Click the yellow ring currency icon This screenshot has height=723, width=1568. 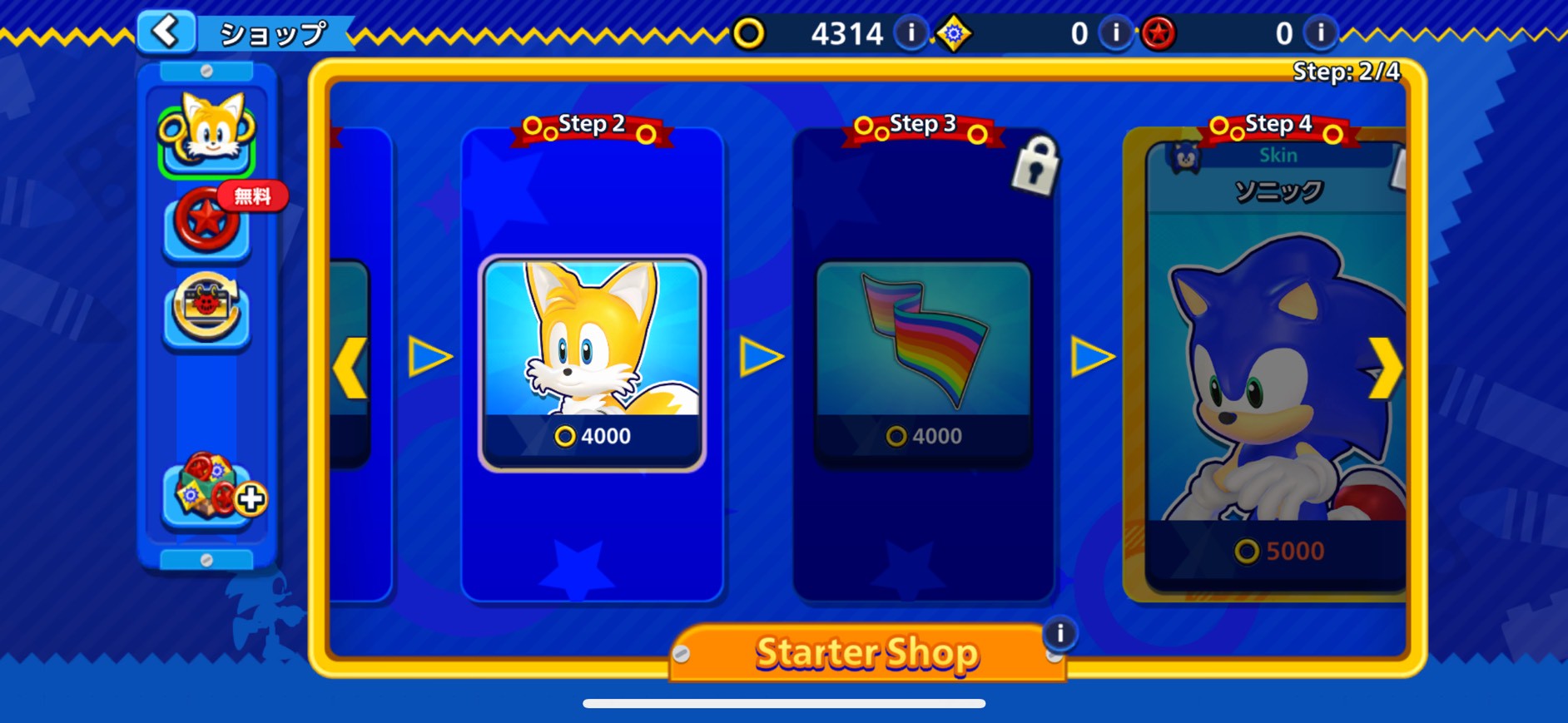[752, 34]
